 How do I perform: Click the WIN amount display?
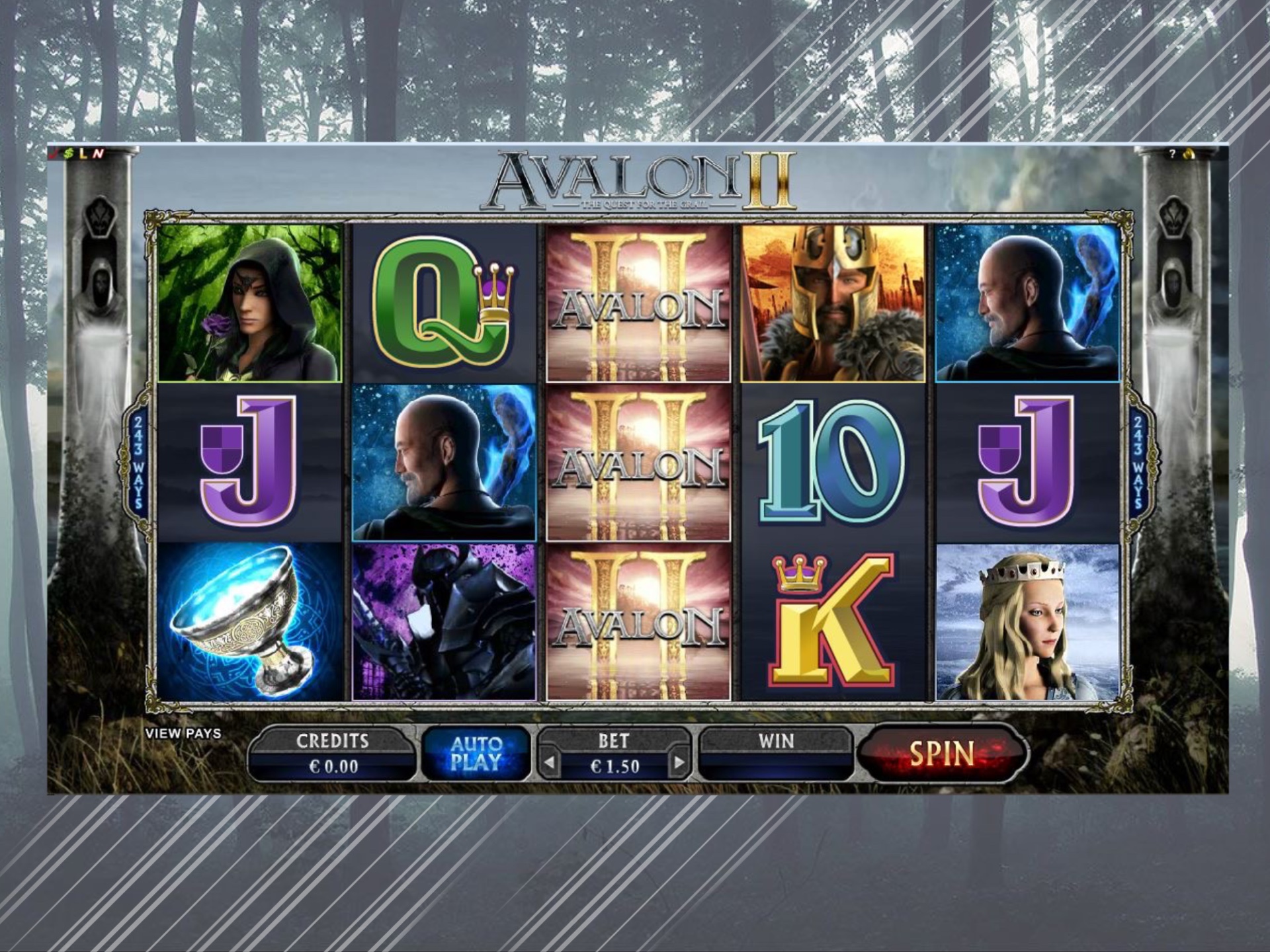pos(777,754)
